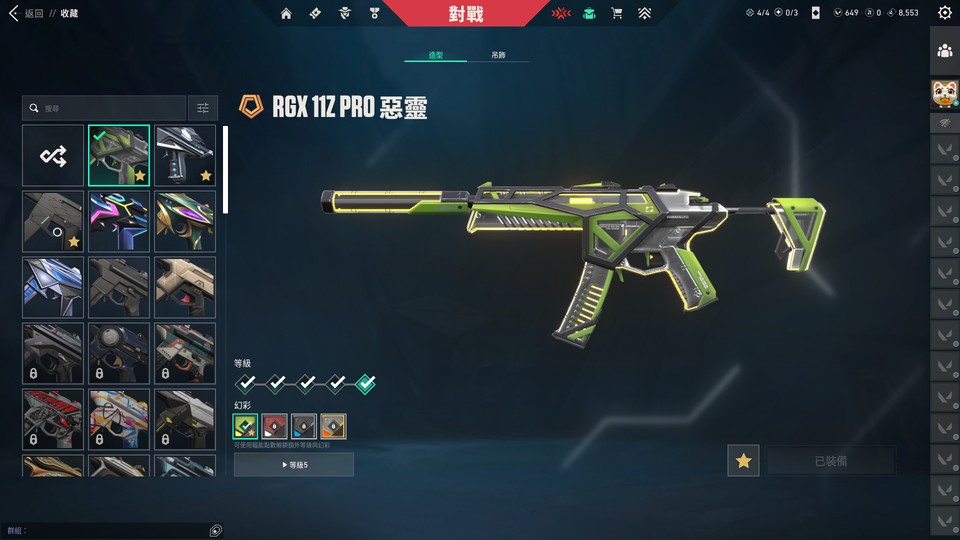The image size is (960, 540).
Task: Click the cat player avatar
Action: (945, 94)
